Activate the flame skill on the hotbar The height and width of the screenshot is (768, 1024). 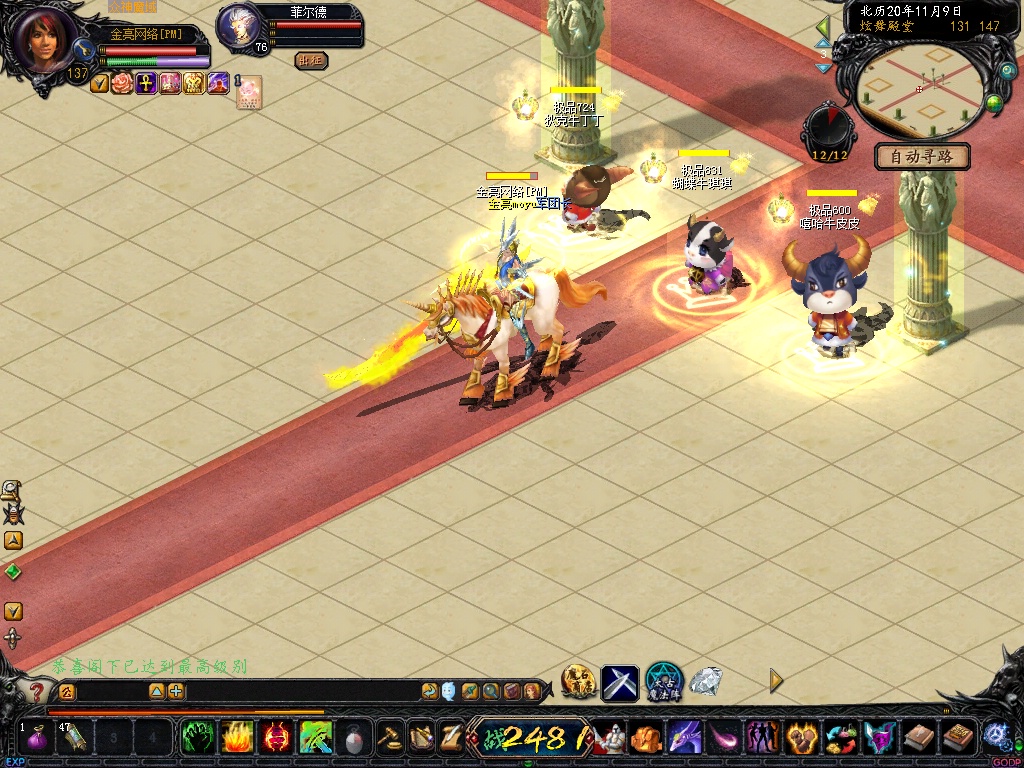(x=236, y=738)
